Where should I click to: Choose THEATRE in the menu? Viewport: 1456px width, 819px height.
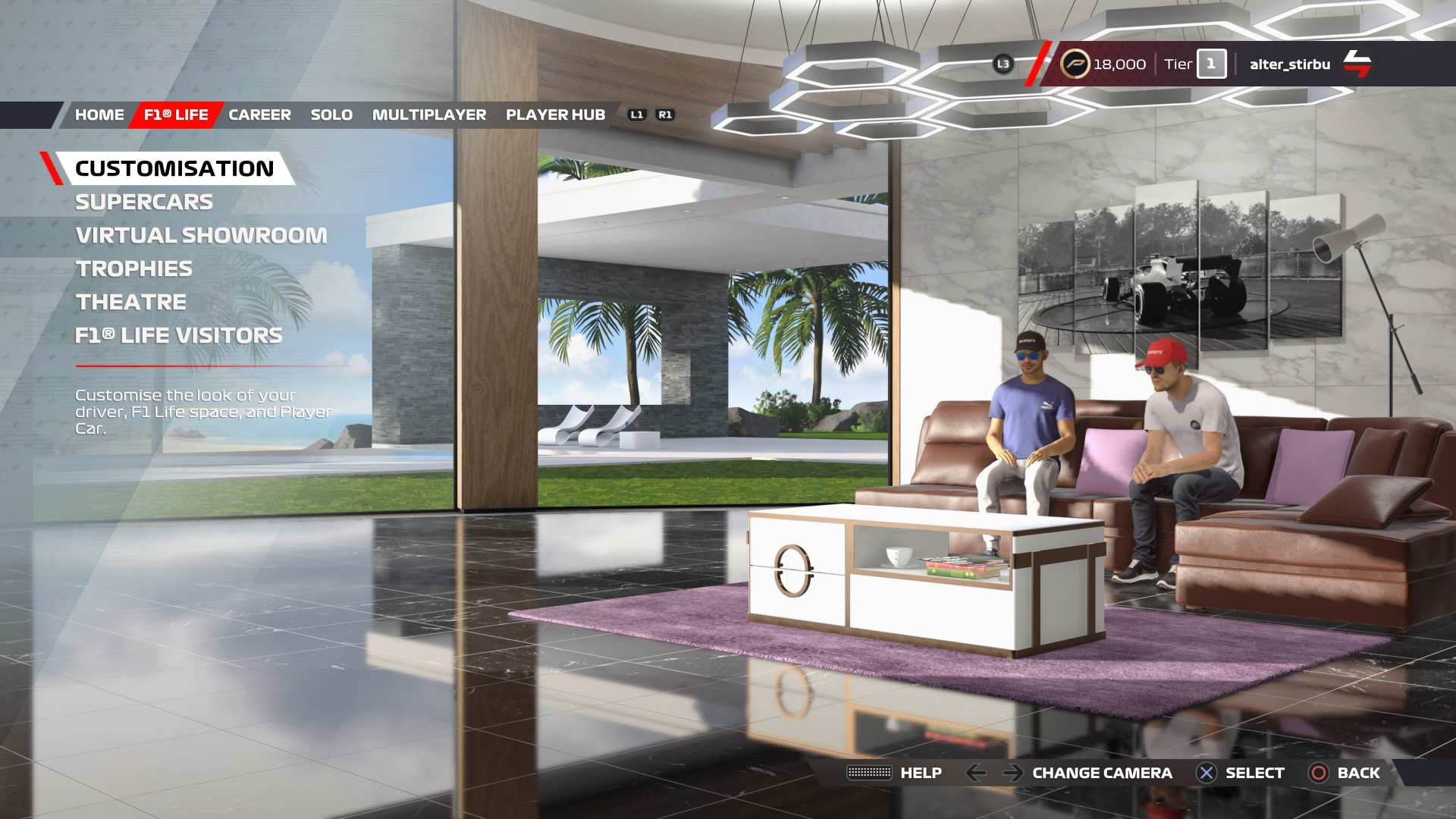(x=131, y=303)
